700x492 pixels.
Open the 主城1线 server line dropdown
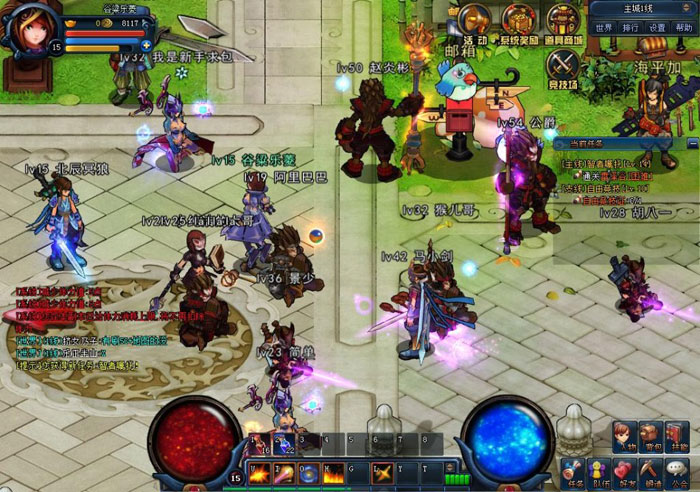pyautogui.click(x=642, y=9)
